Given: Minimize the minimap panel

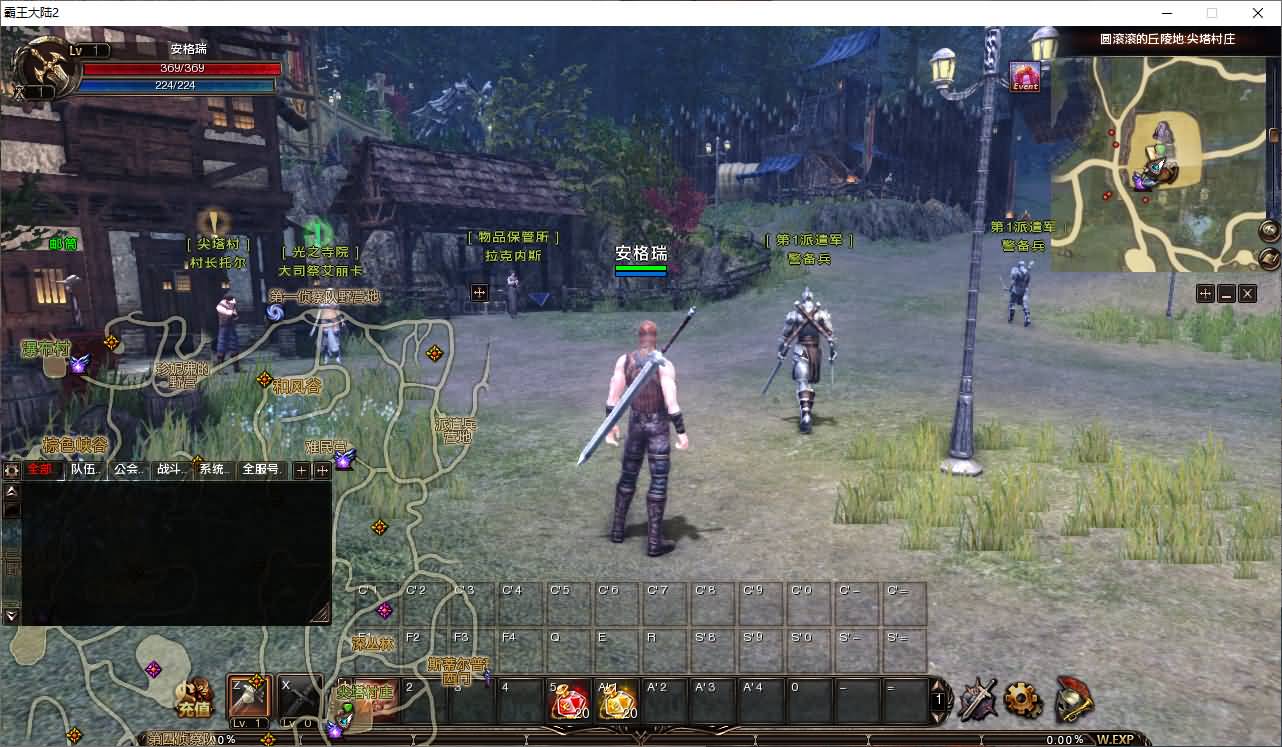Looking at the screenshot, I should (1226, 293).
